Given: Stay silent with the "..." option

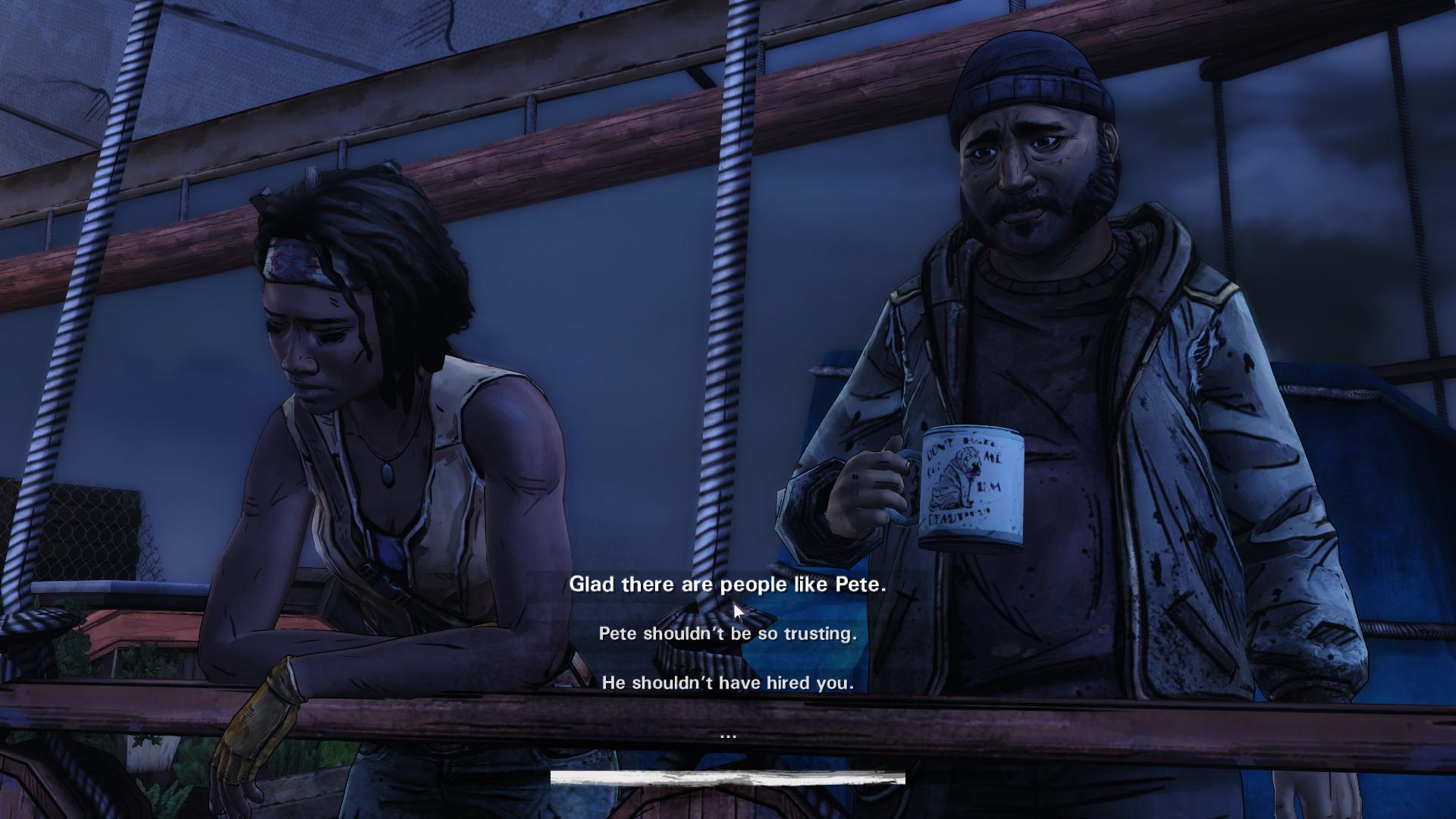Looking at the screenshot, I should click(727, 734).
